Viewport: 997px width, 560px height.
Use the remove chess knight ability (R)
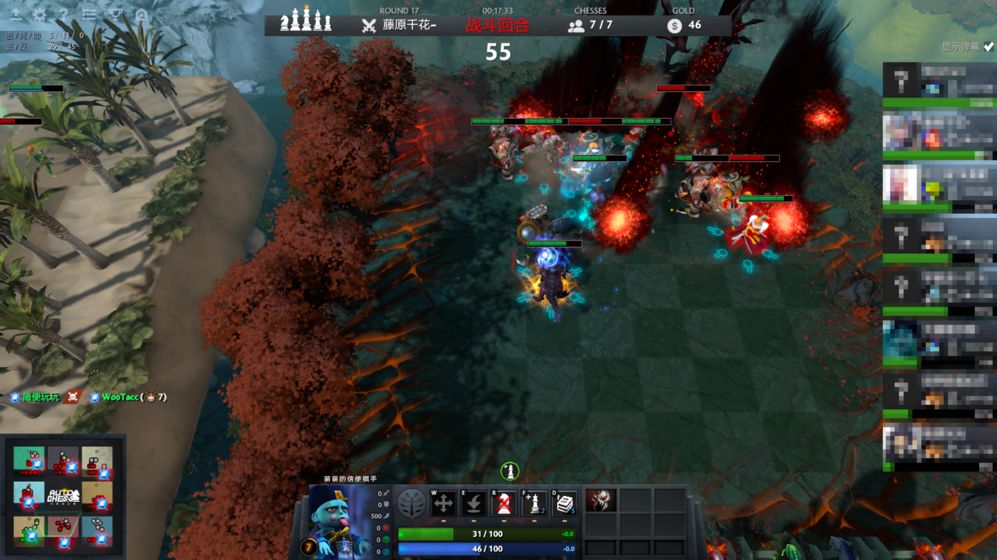pyautogui.click(x=504, y=504)
